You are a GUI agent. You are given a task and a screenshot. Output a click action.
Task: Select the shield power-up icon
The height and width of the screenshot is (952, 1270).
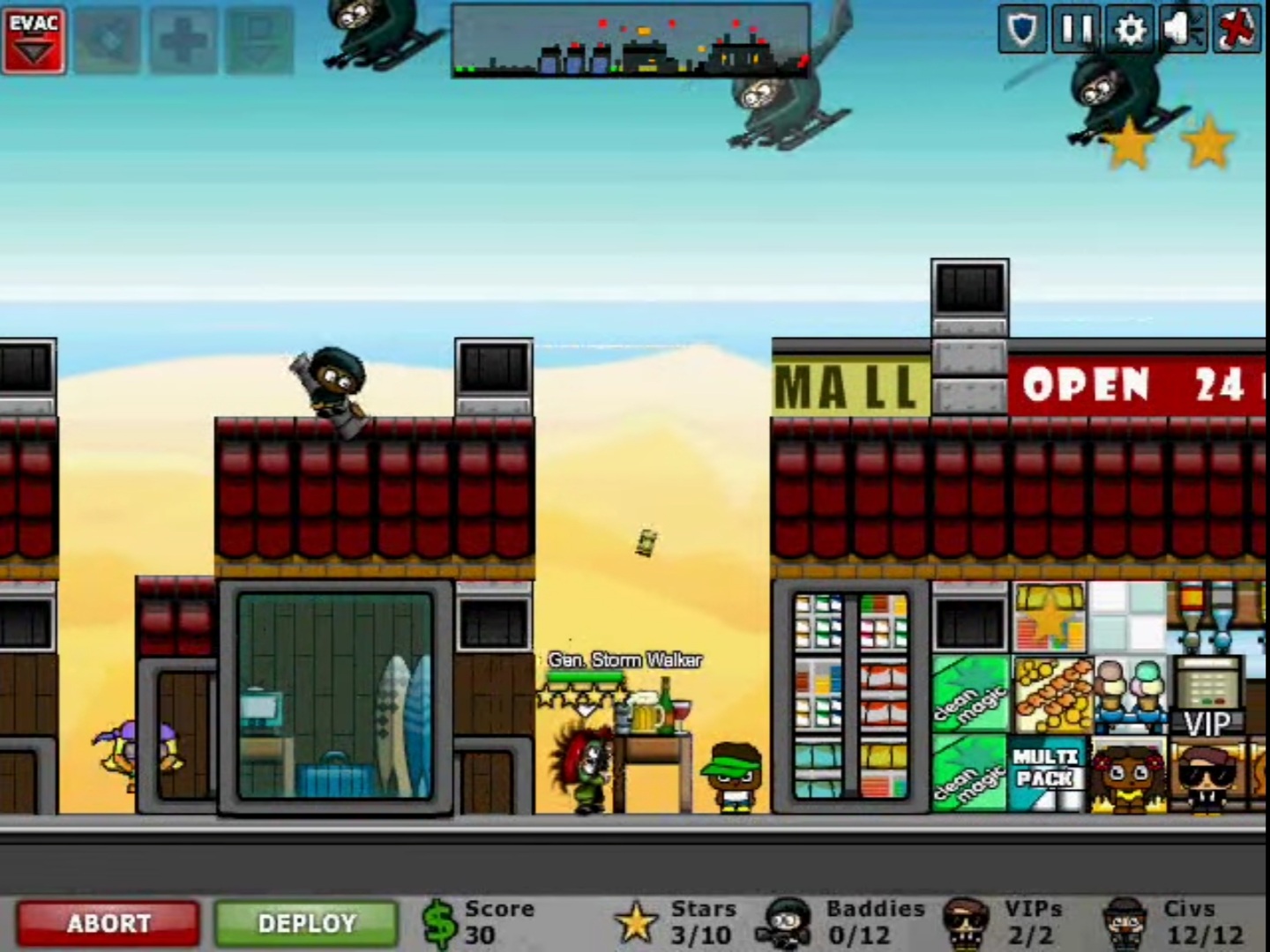coord(1023,29)
